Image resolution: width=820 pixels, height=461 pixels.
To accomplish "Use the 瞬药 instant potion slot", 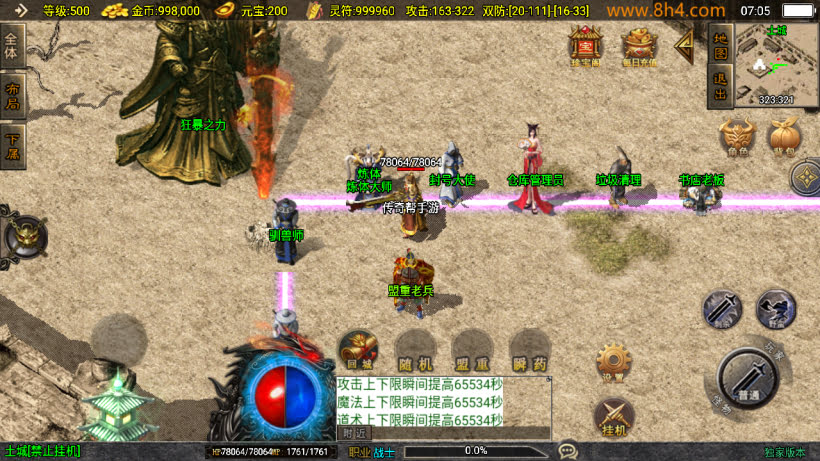I will 528,350.
